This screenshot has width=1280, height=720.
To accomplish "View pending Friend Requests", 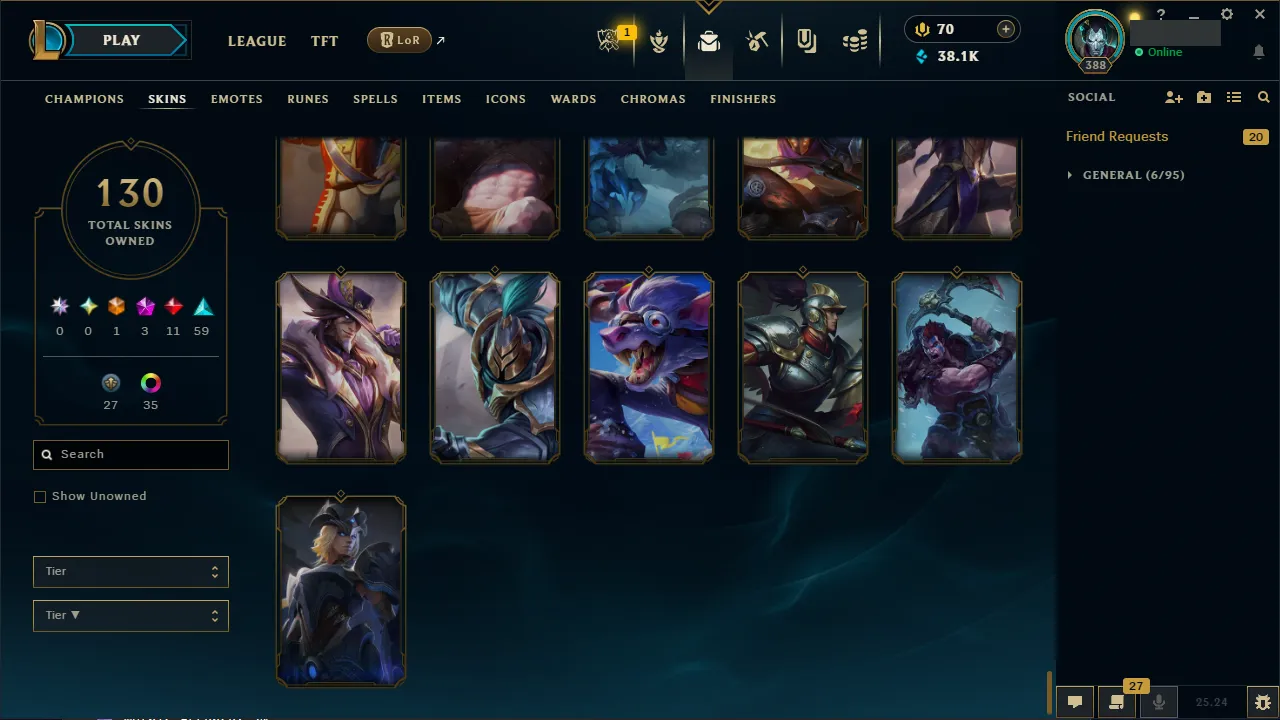I will point(1116,136).
